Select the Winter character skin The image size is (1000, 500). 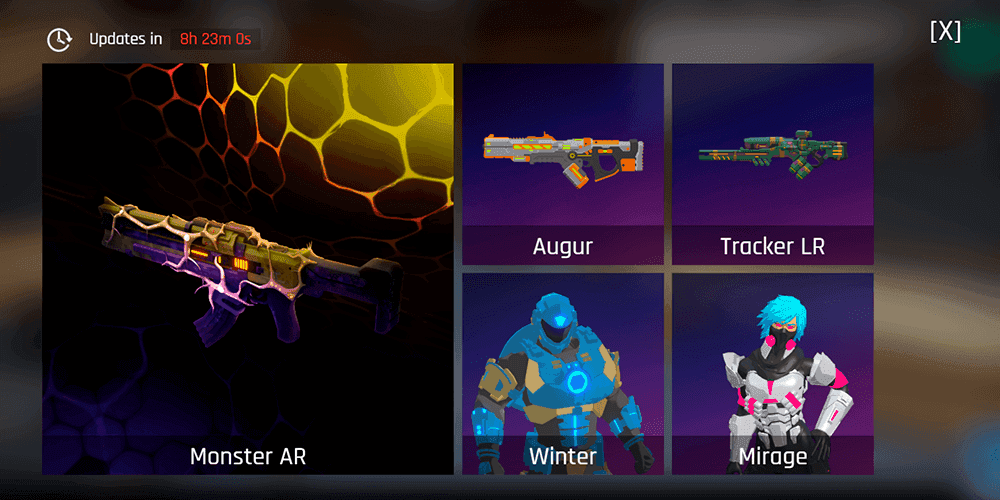click(x=562, y=373)
